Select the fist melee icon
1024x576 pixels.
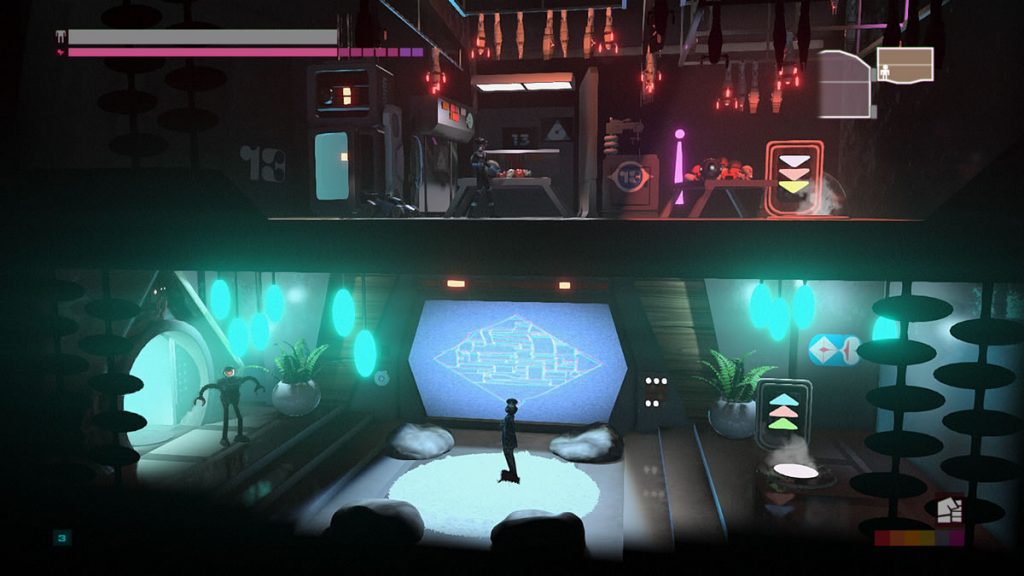(x=948, y=511)
